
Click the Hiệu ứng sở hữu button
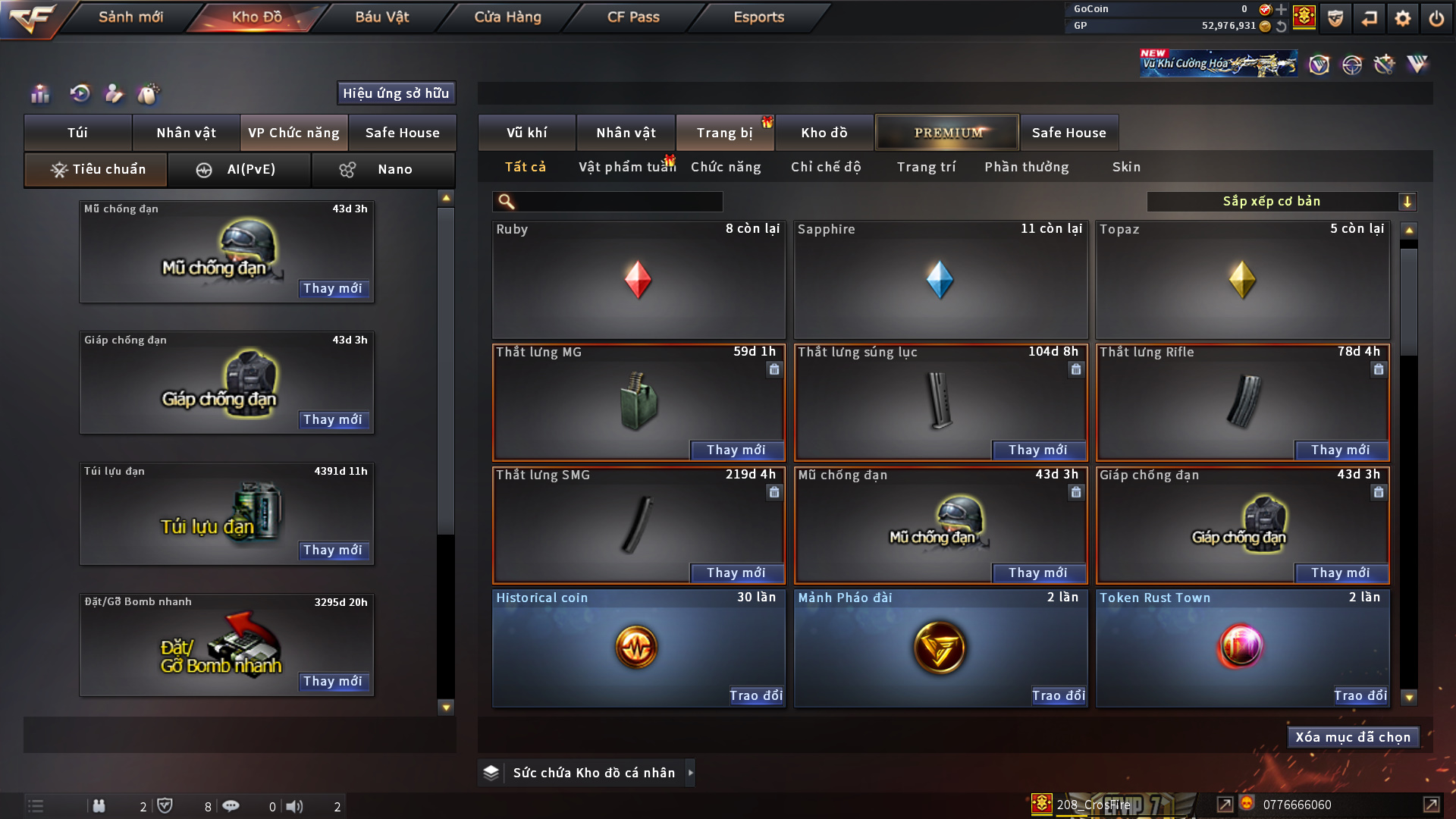(x=396, y=93)
